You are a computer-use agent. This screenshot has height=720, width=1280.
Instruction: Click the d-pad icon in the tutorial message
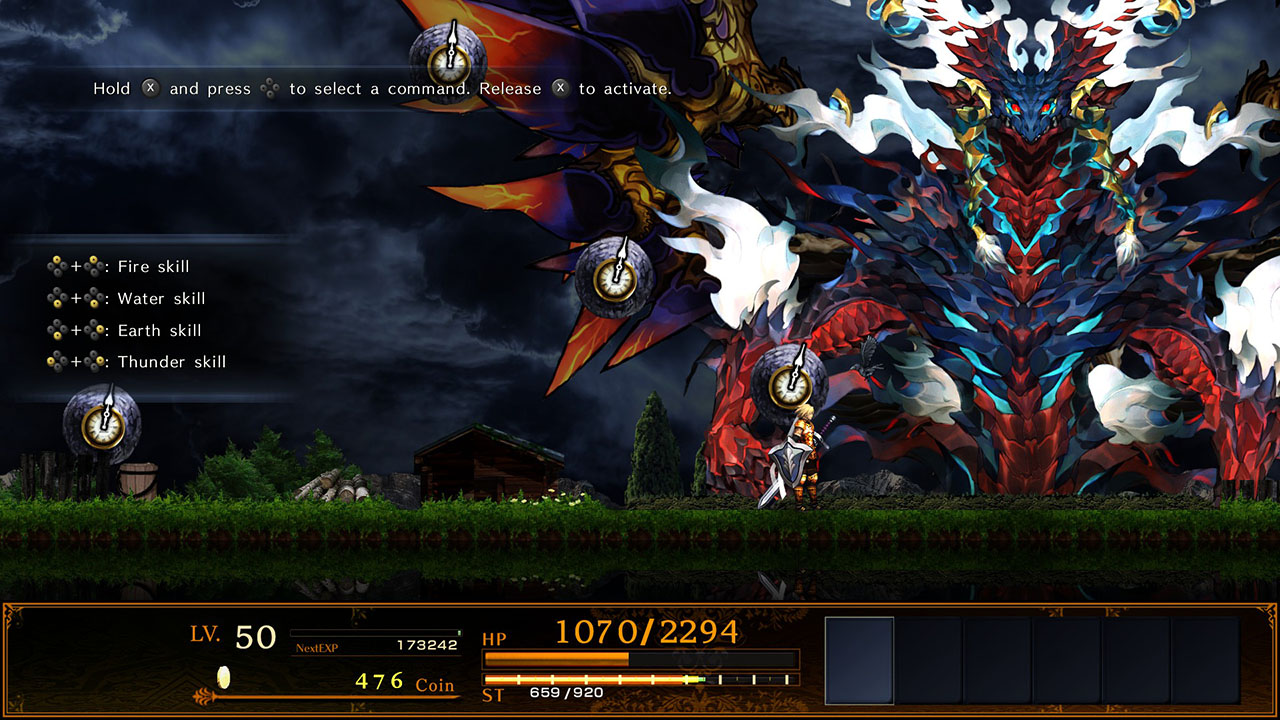coord(269,88)
